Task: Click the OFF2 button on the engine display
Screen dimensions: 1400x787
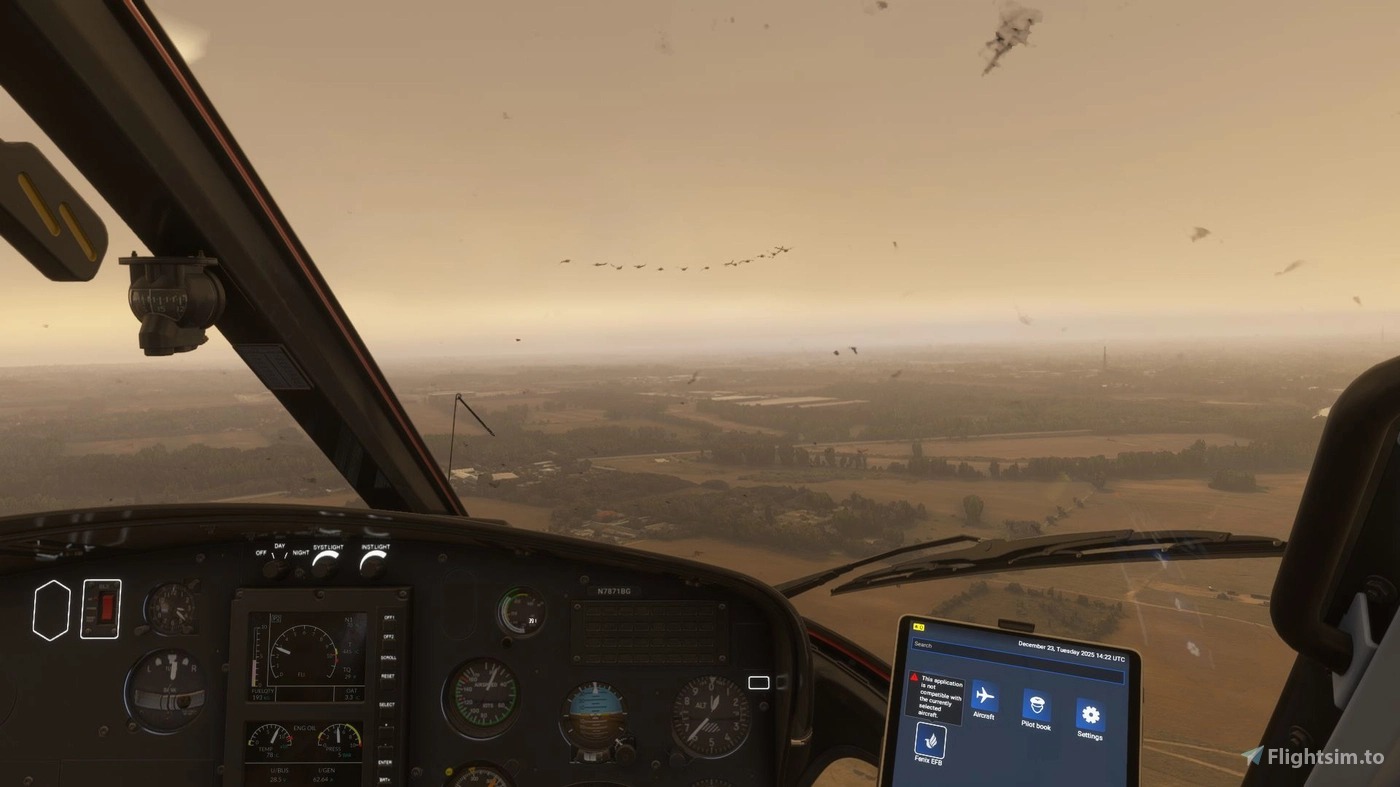Action: [388, 637]
